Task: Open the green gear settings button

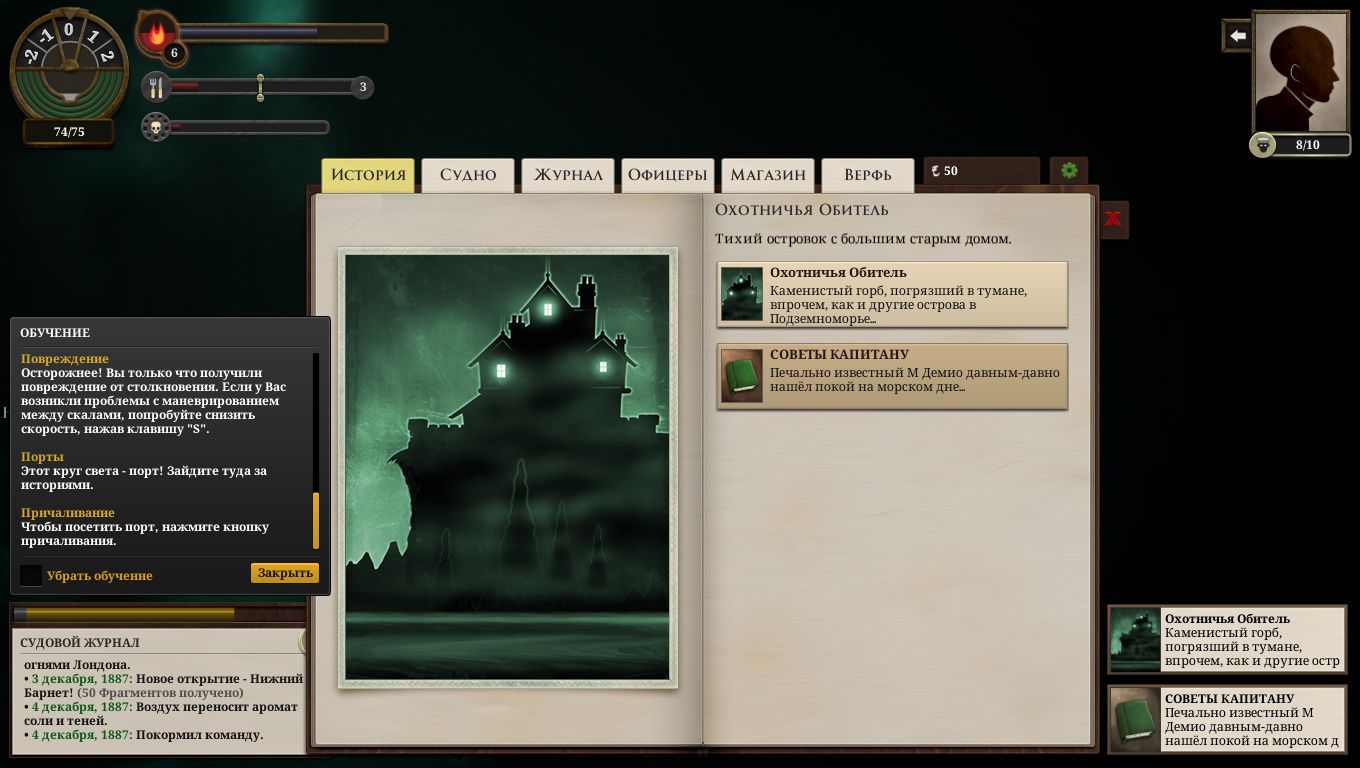Action: point(1069,171)
